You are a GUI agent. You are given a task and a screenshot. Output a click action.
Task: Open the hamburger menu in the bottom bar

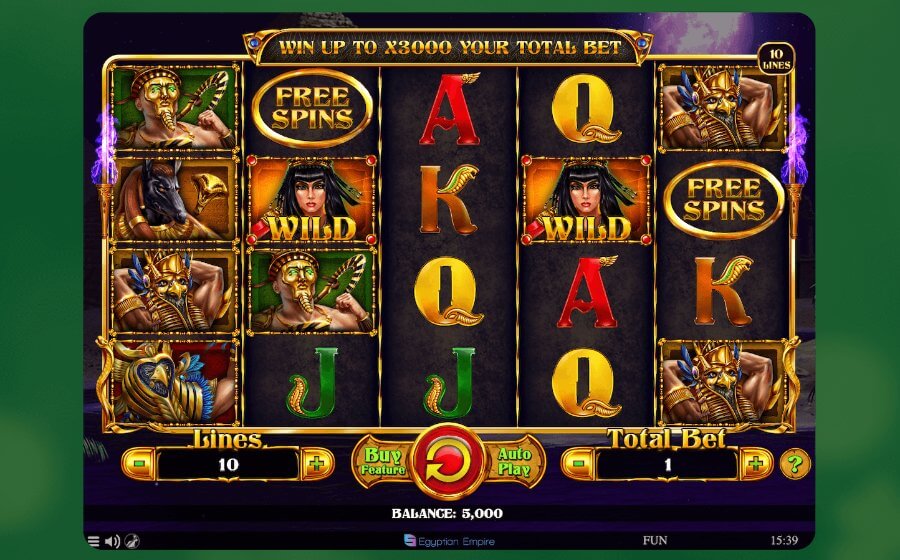tap(94, 541)
